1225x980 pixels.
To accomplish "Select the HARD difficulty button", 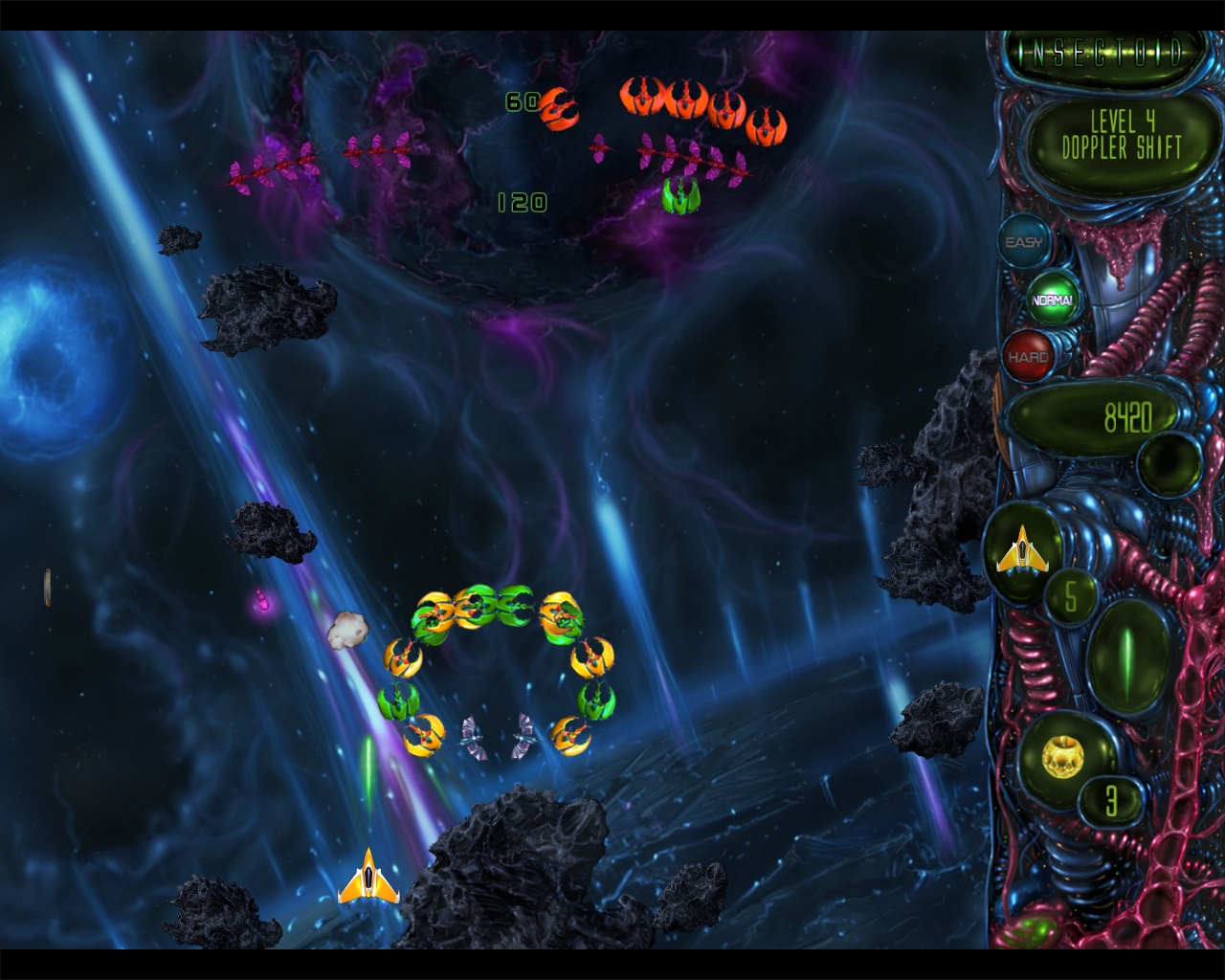I will 1031,354.
